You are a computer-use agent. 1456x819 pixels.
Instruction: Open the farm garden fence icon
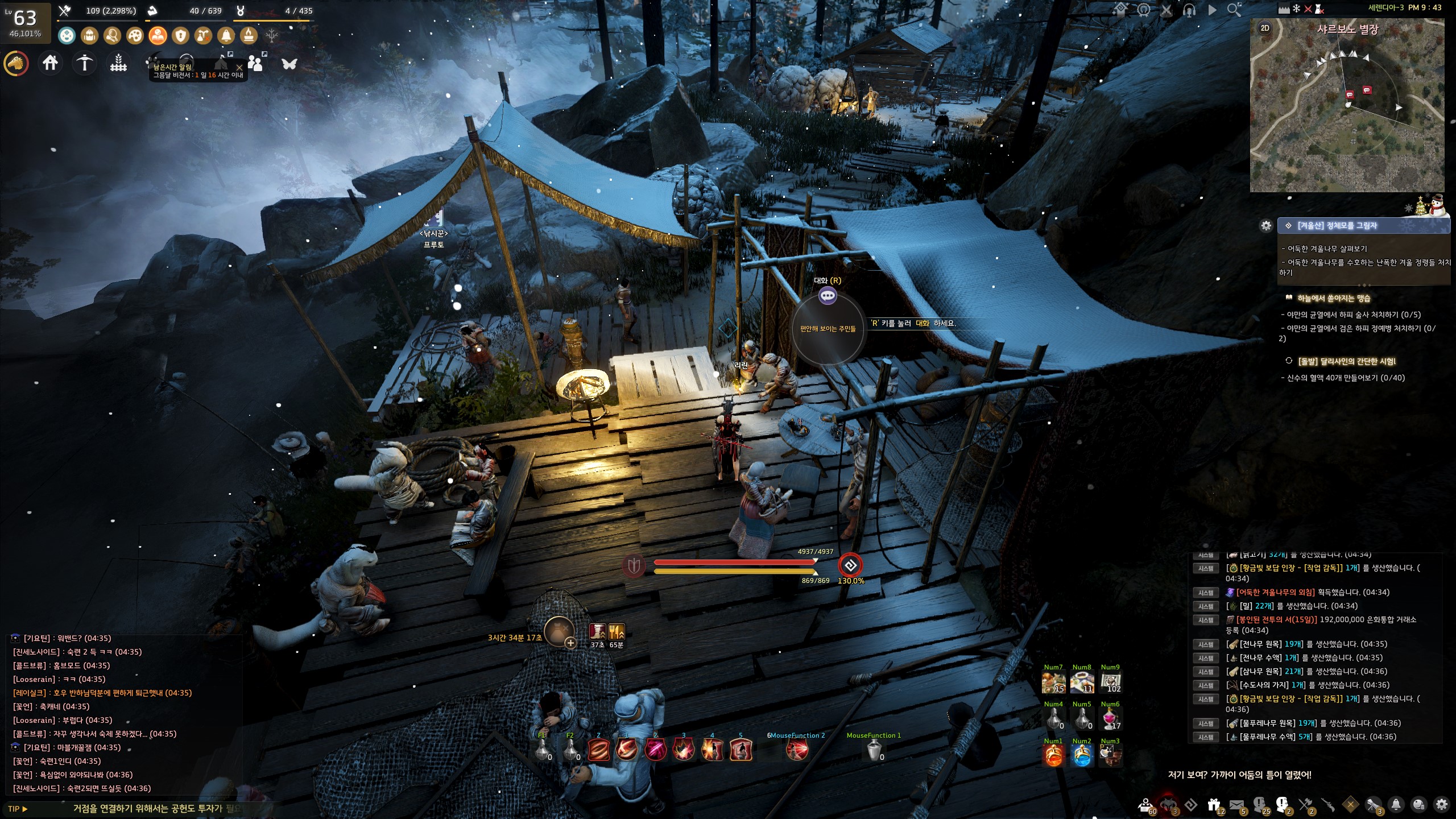pos(118,63)
